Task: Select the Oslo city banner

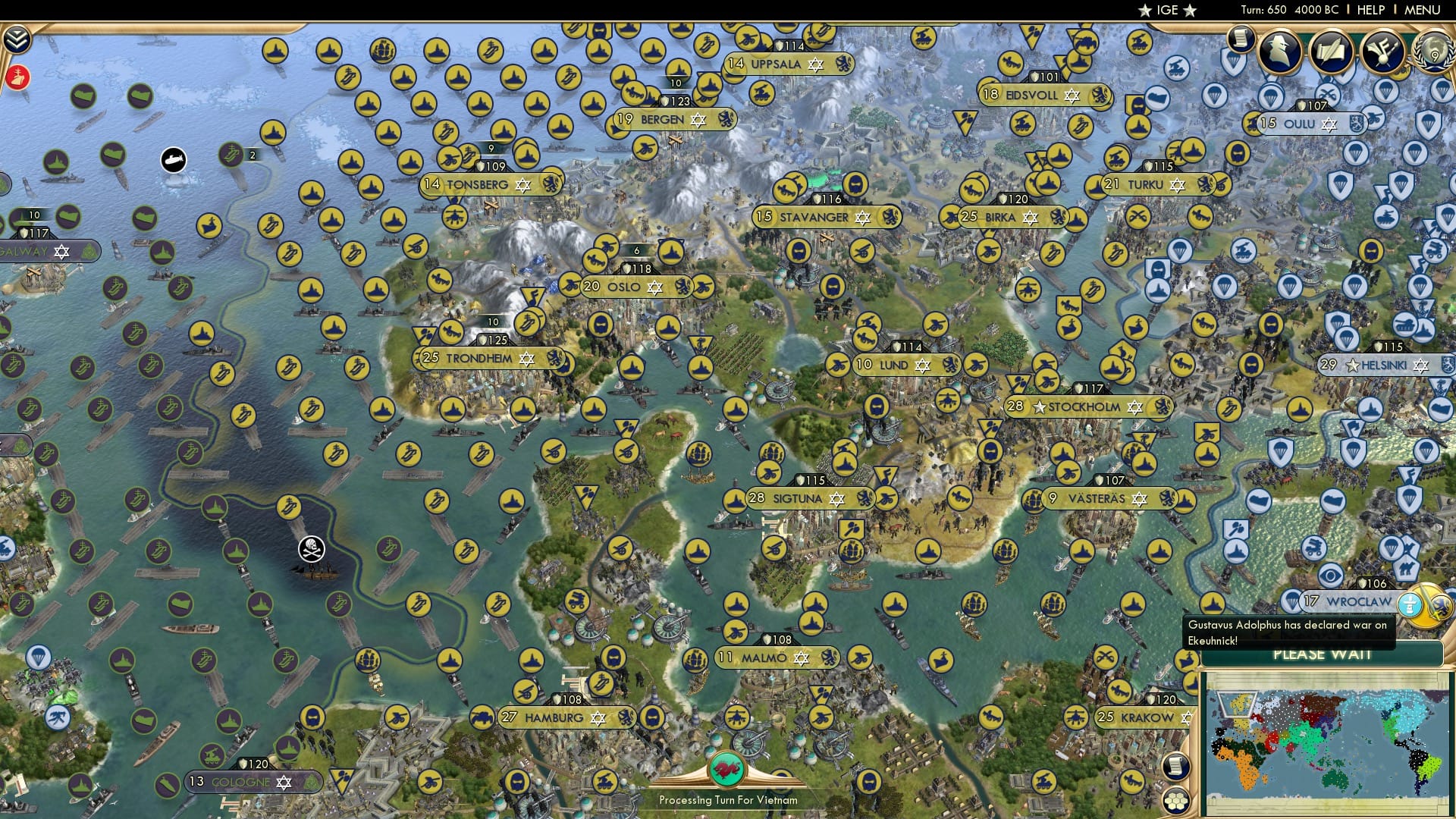Action: point(637,287)
